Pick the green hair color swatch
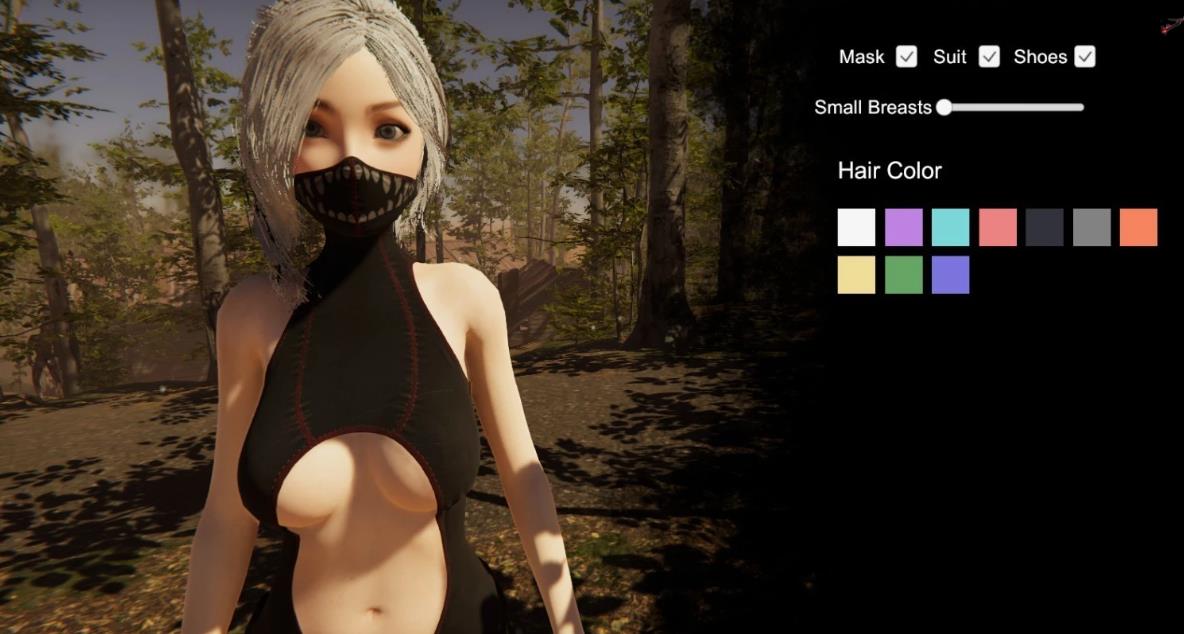This screenshot has height=634, width=1184. [x=903, y=275]
